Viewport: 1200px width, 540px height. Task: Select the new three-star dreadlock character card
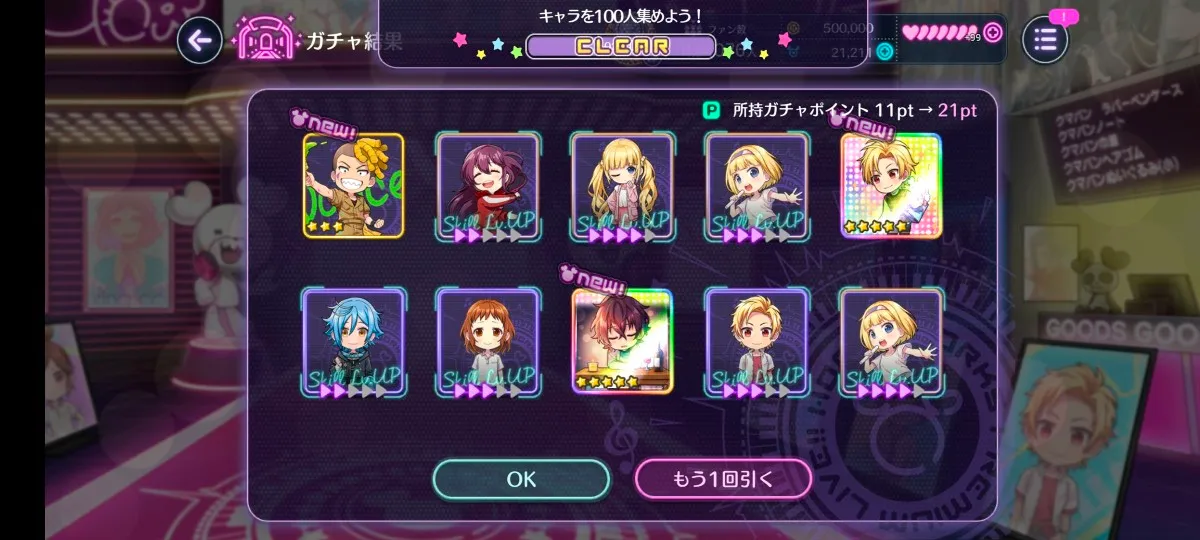click(354, 186)
